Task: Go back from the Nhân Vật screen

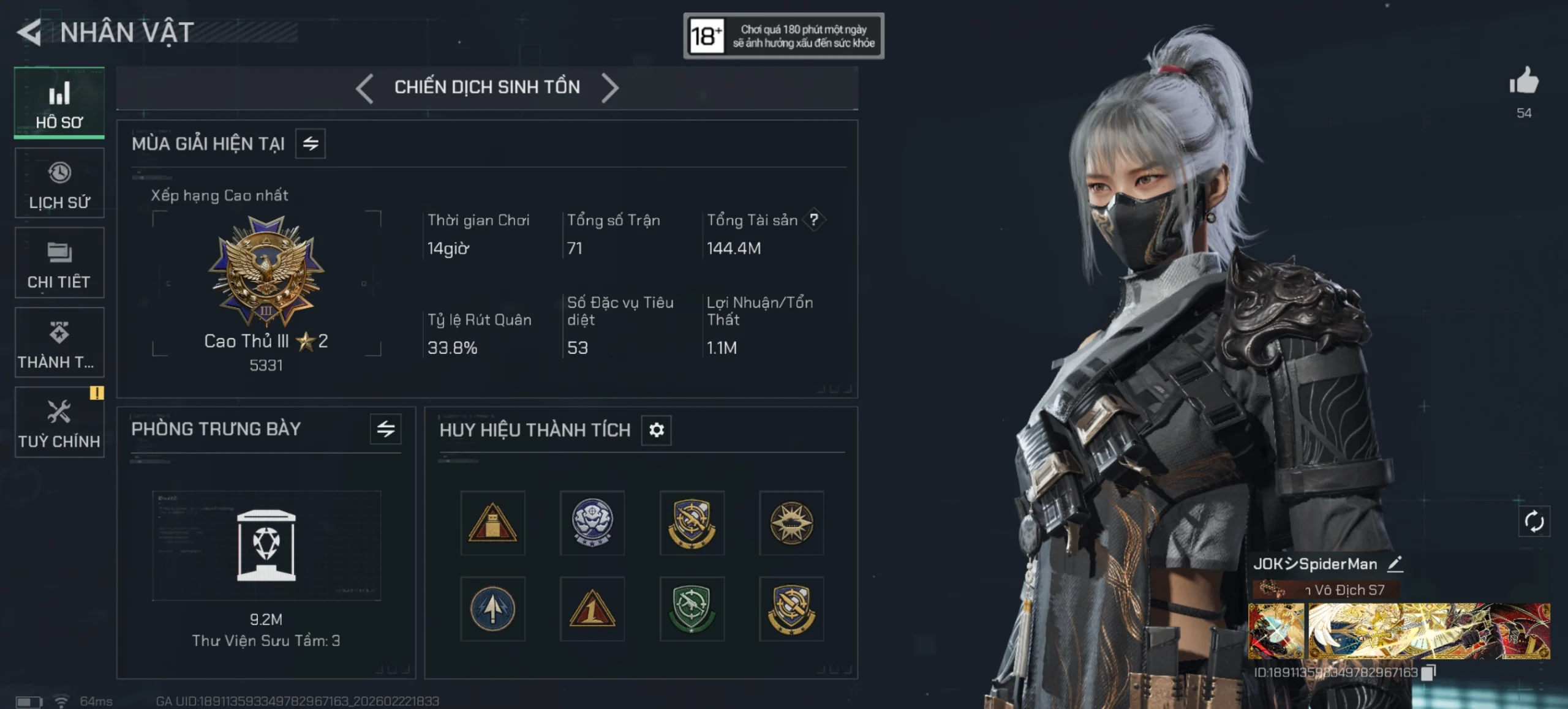Action: click(29, 32)
